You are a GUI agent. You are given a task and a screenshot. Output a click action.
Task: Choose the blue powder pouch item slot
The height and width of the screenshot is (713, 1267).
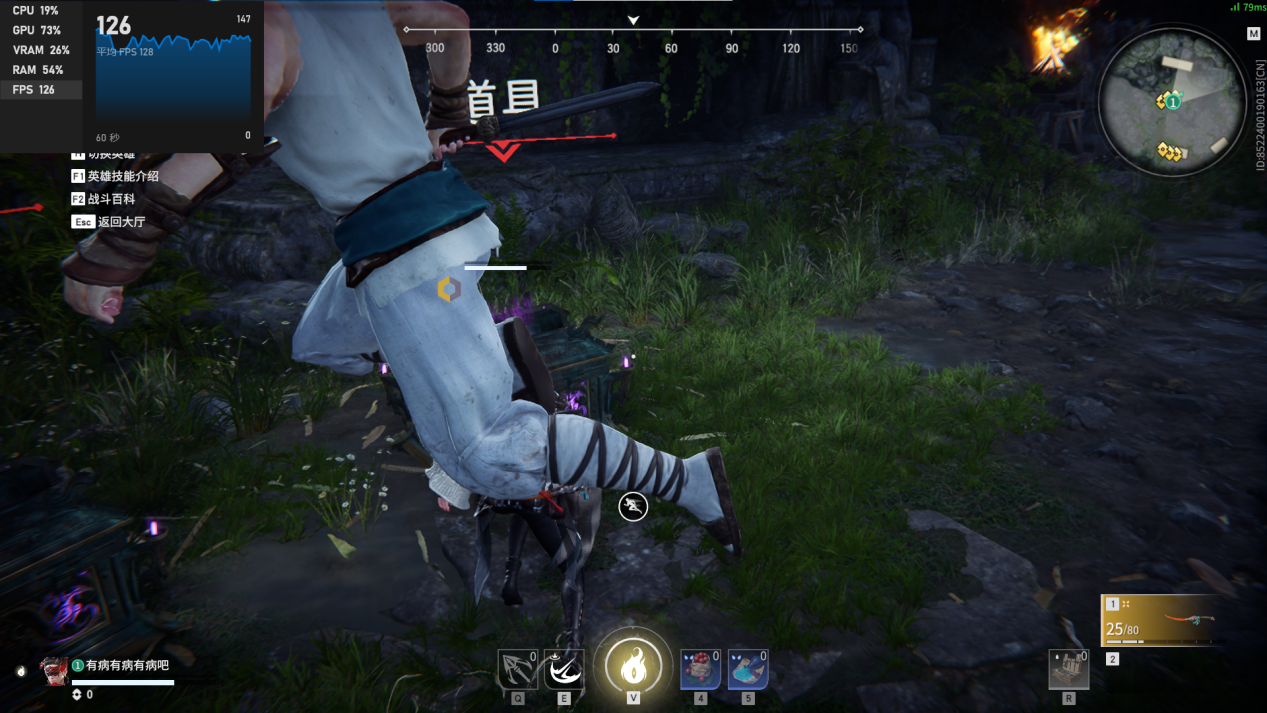tap(747, 670)
